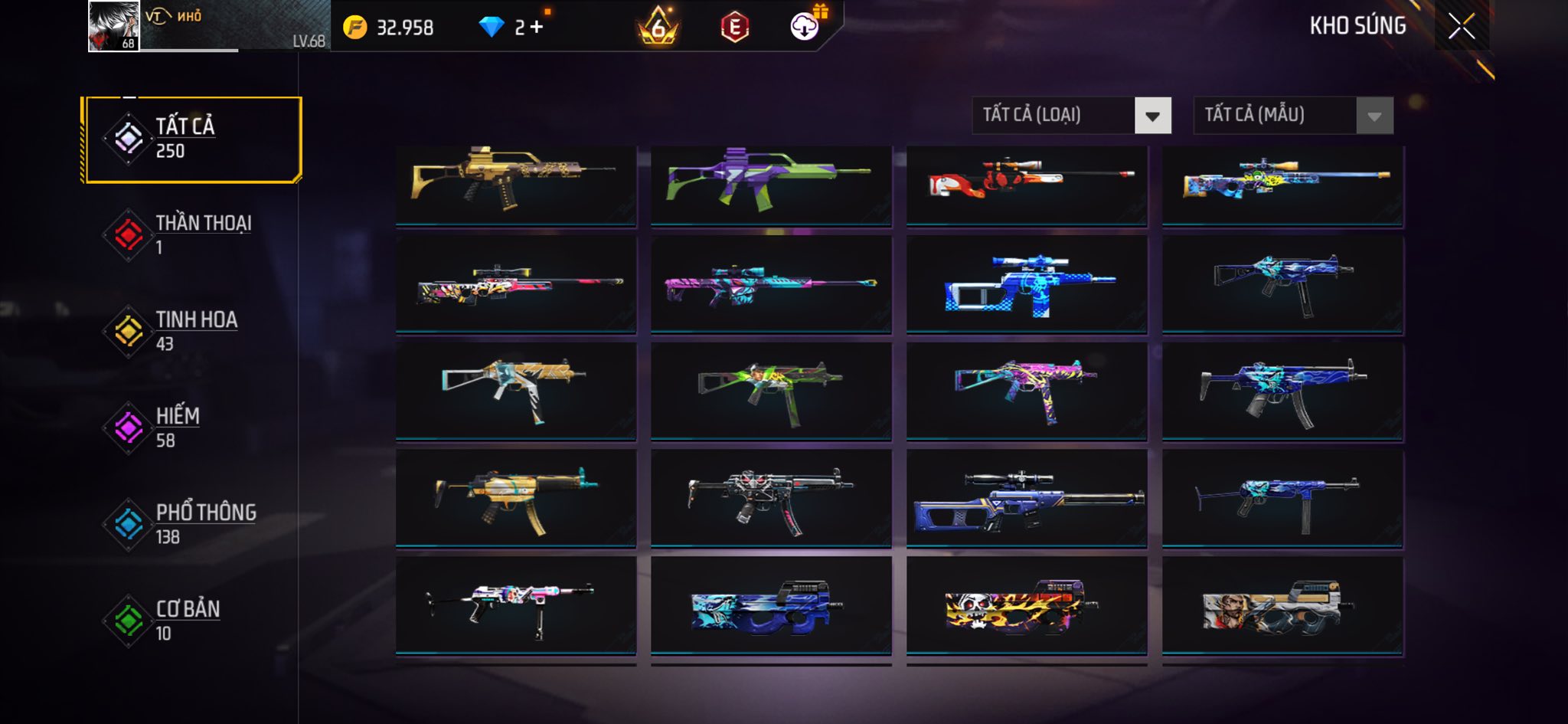
Task: Select the blue checkered scoped rifle skin
Action: (1027, 285)
